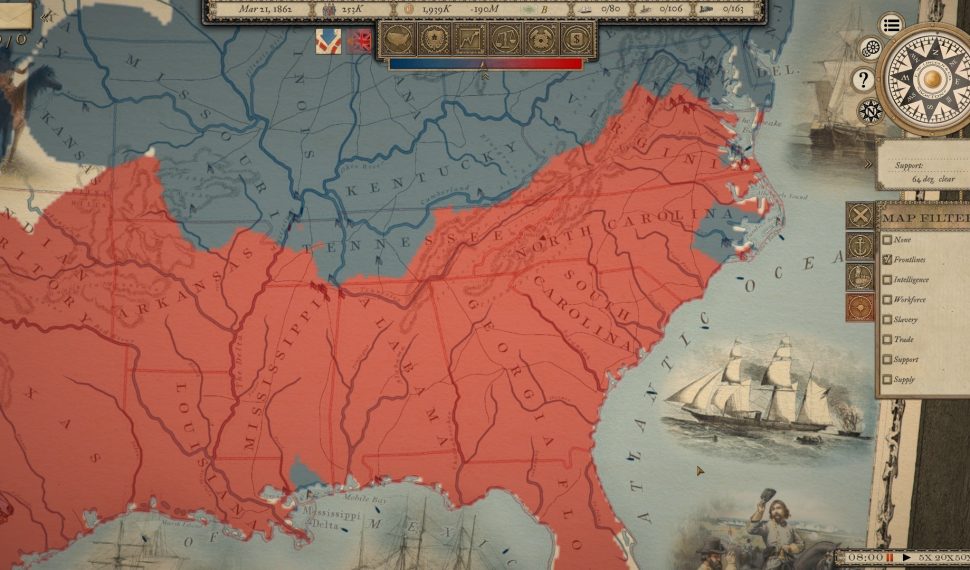
Task: Open the balance scales panel
Action: [505, 39]
